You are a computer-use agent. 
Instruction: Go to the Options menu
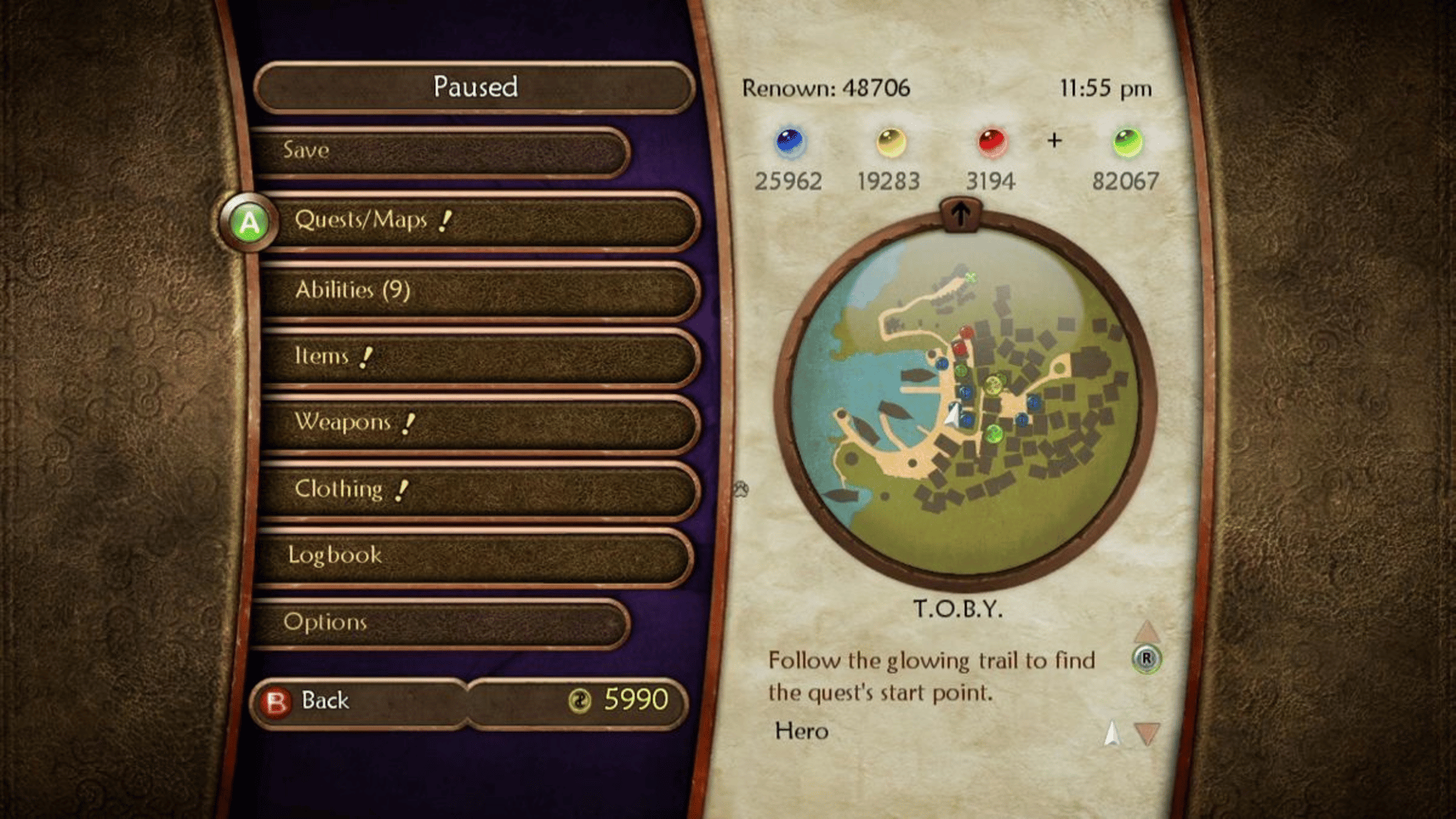tap(440, 622)
